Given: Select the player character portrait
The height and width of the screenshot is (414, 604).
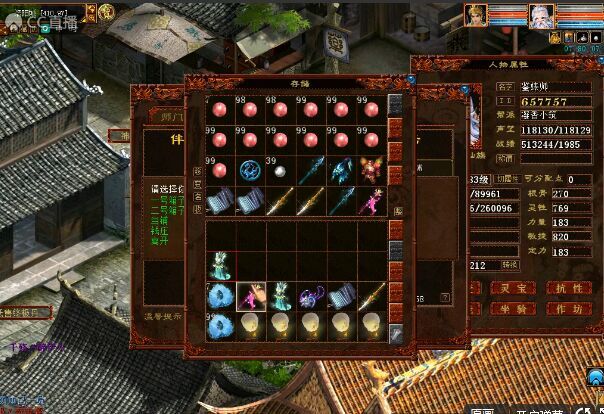Looking at the screenshot, I should click(476, 16).
